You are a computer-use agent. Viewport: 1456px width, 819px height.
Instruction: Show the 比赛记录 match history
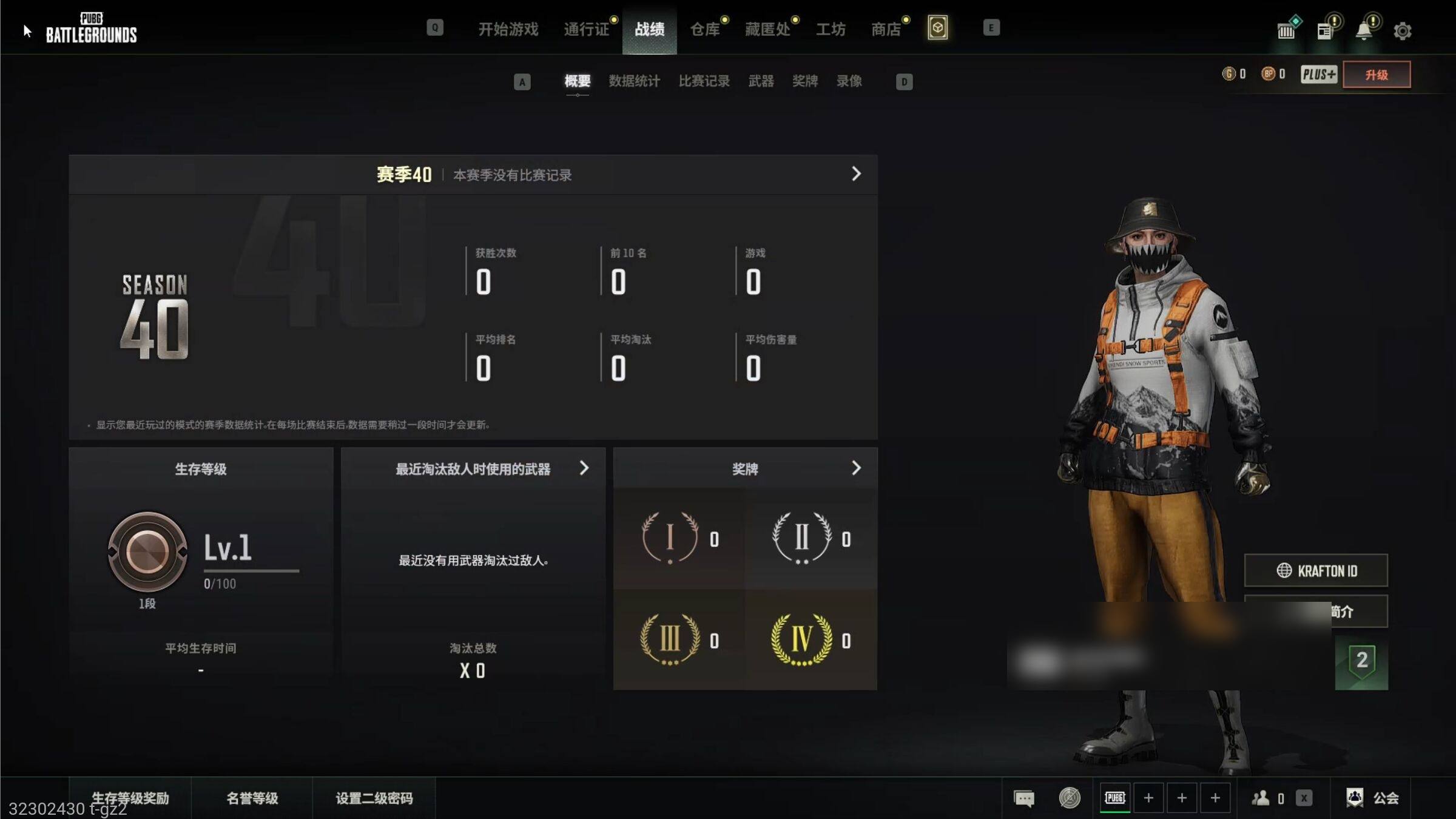pyautogui.click(x=704, y=81)
